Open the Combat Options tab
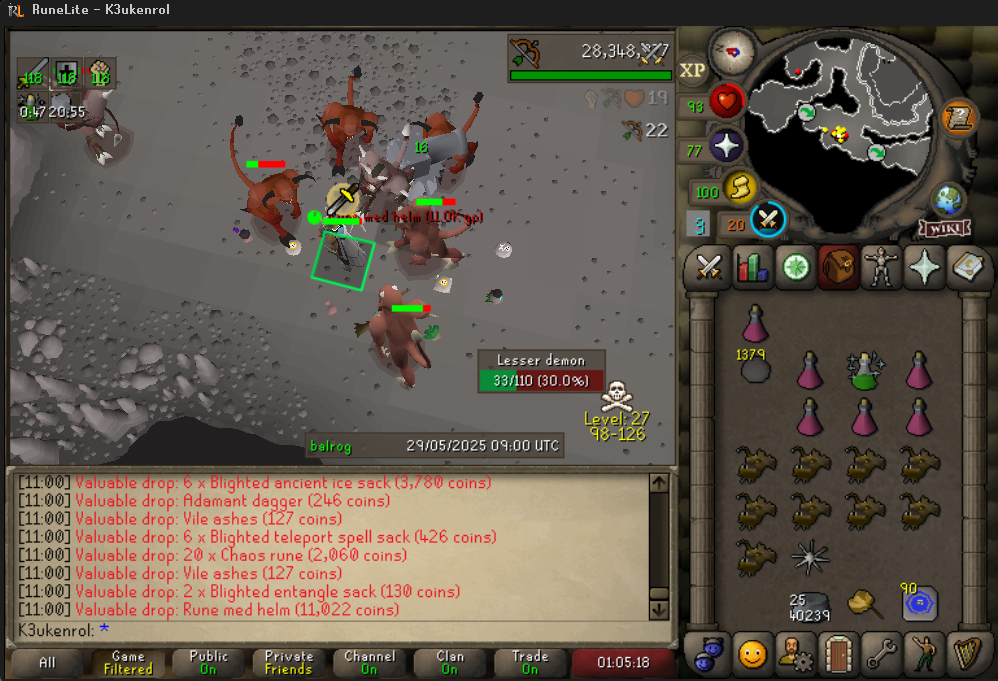 [x=709, y=268]
